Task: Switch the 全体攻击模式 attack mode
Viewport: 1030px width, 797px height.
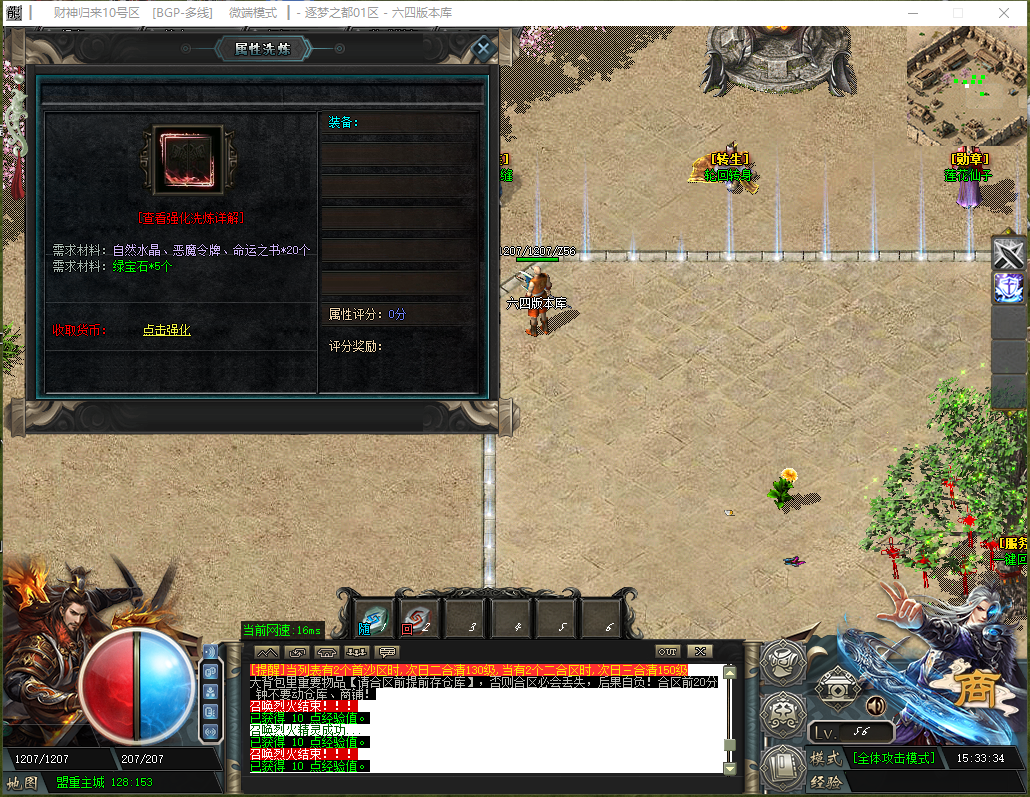Action: click(894, 758)
